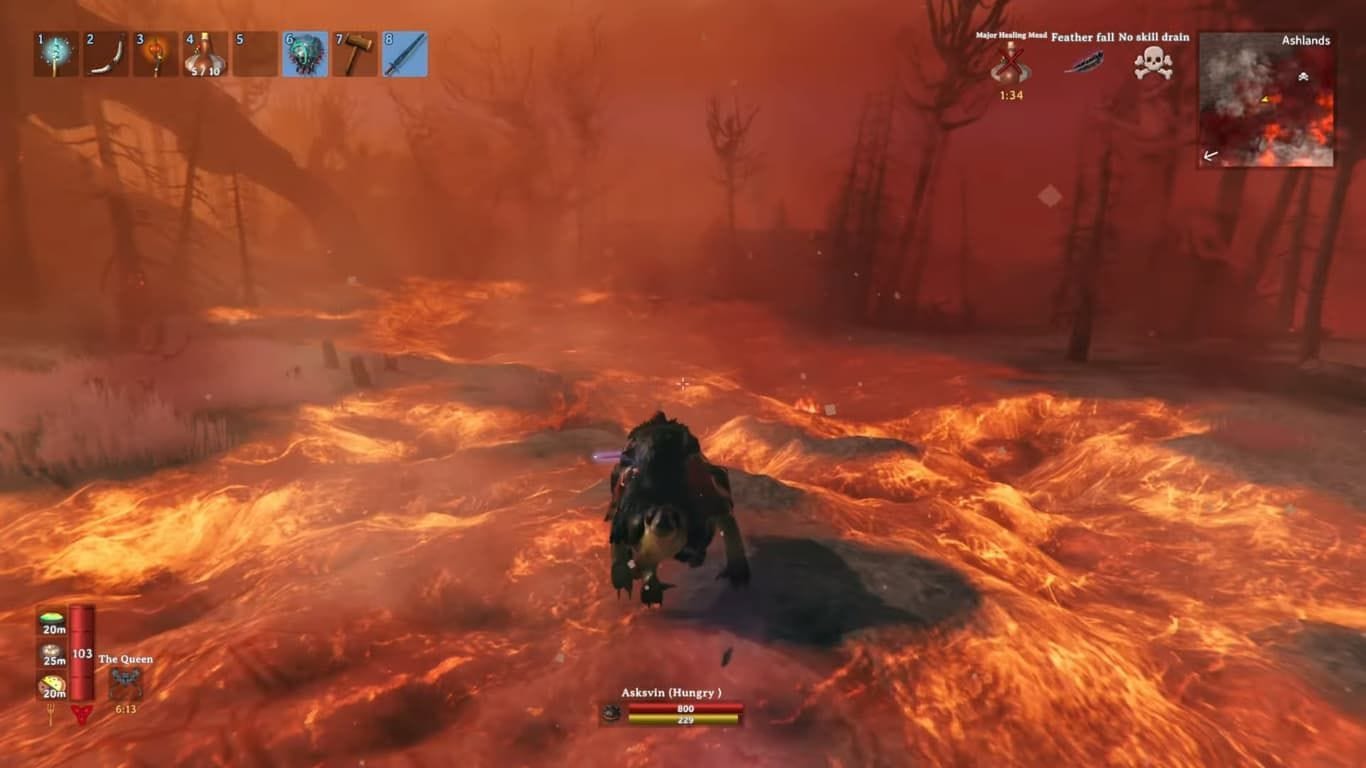1366x768 pixels.
Task: Select the staff in hotbar slot 3
Action: tap(155, 54)
